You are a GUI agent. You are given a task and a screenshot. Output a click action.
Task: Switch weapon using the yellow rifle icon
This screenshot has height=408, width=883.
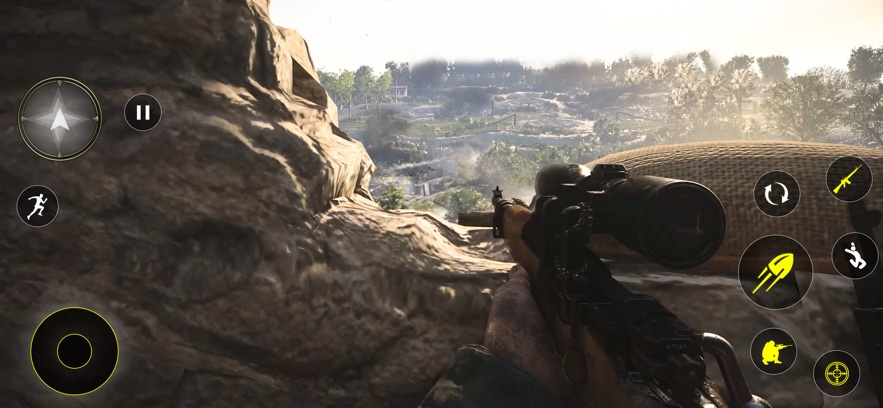point(849,179)
